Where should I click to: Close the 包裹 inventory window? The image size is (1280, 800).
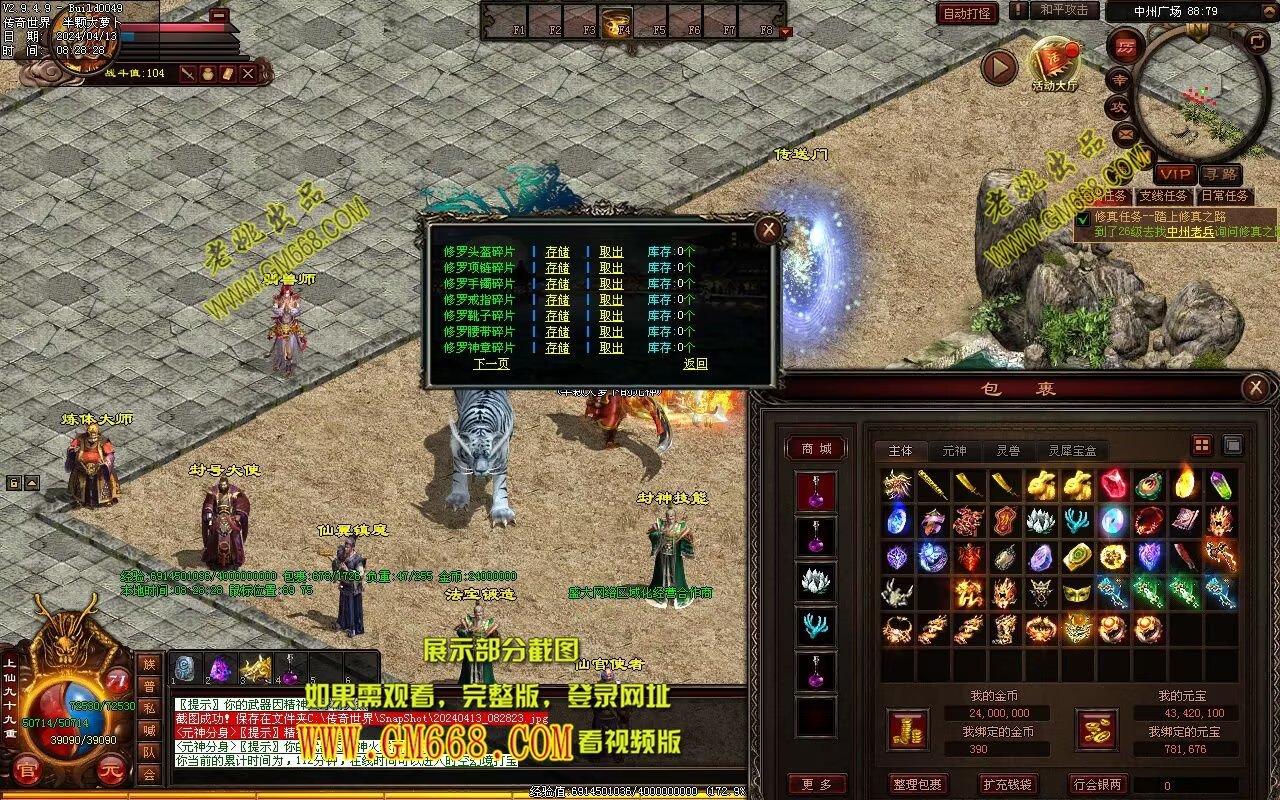pyautogui.click(x=1255, y=388)
